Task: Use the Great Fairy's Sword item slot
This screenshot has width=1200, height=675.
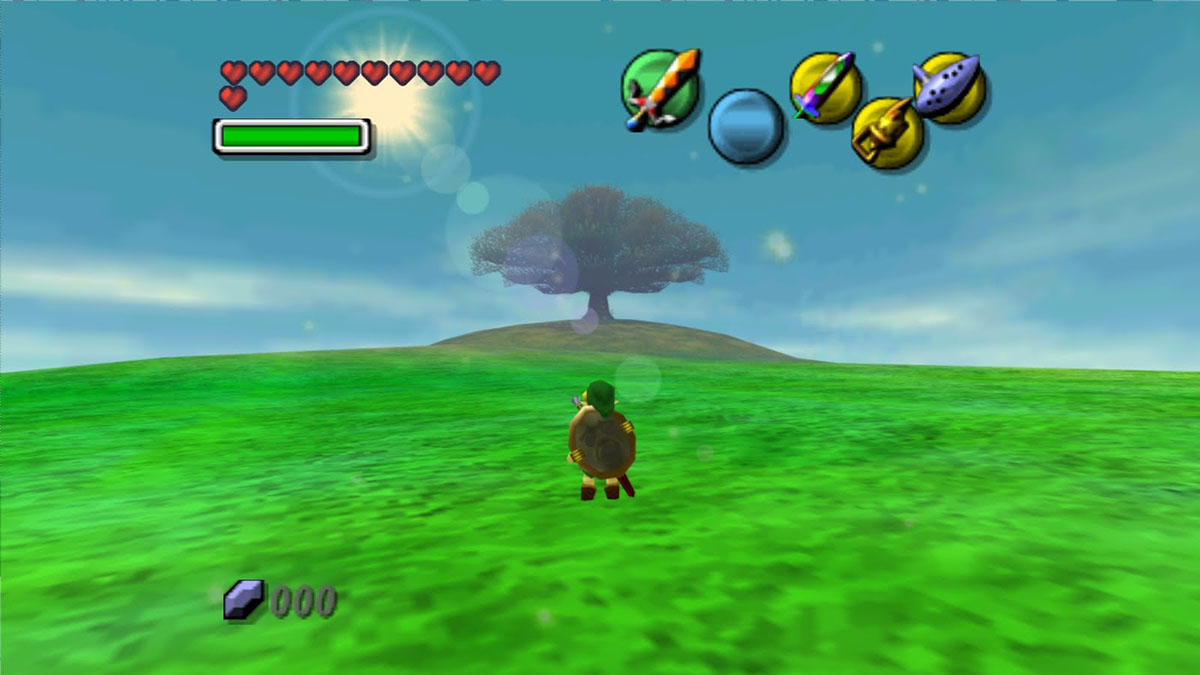Action: [826, 87]
